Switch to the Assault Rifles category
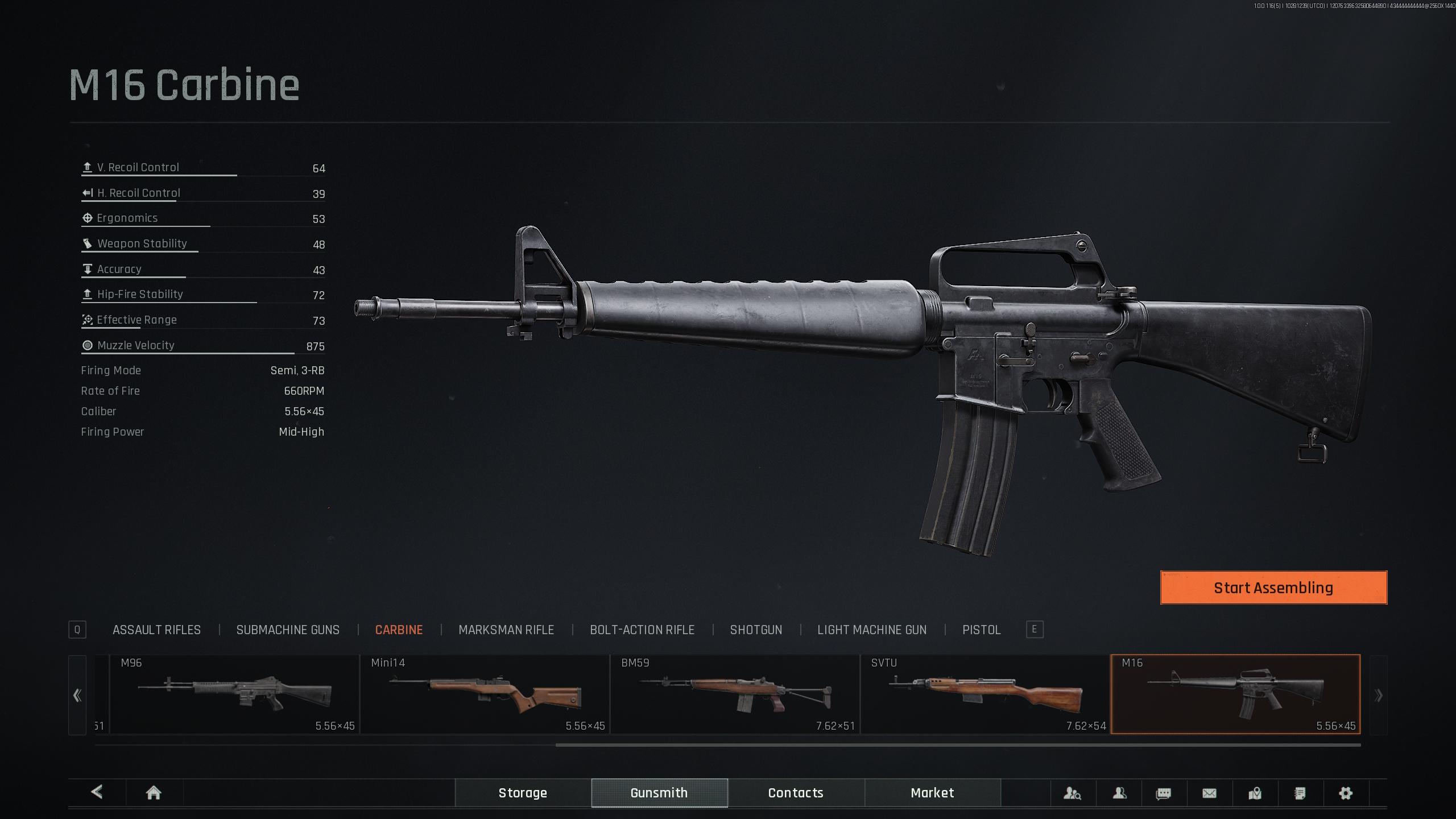The image size is (1456, 819). point(156,630)
